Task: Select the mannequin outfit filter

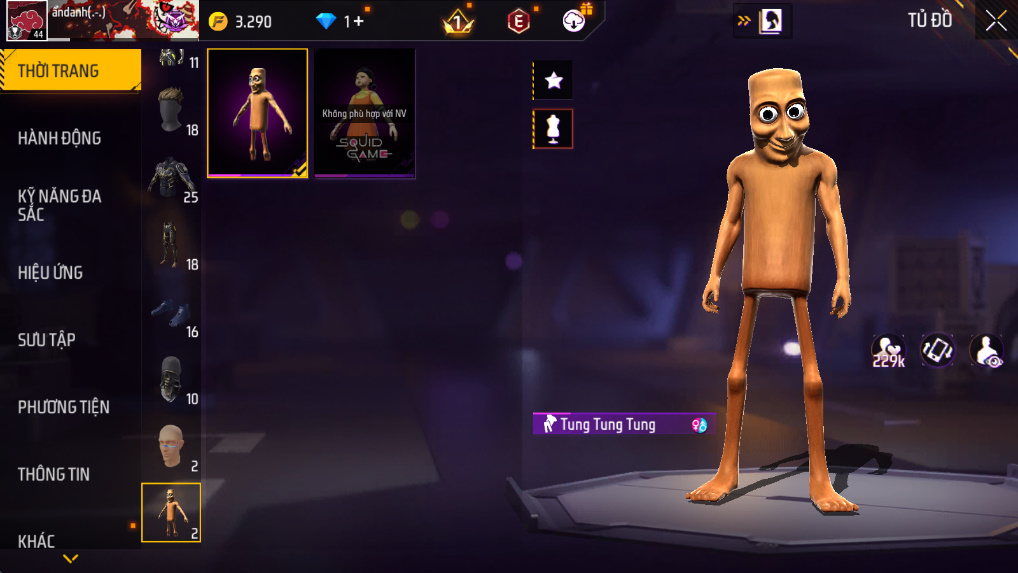Action: click(553, 128)
